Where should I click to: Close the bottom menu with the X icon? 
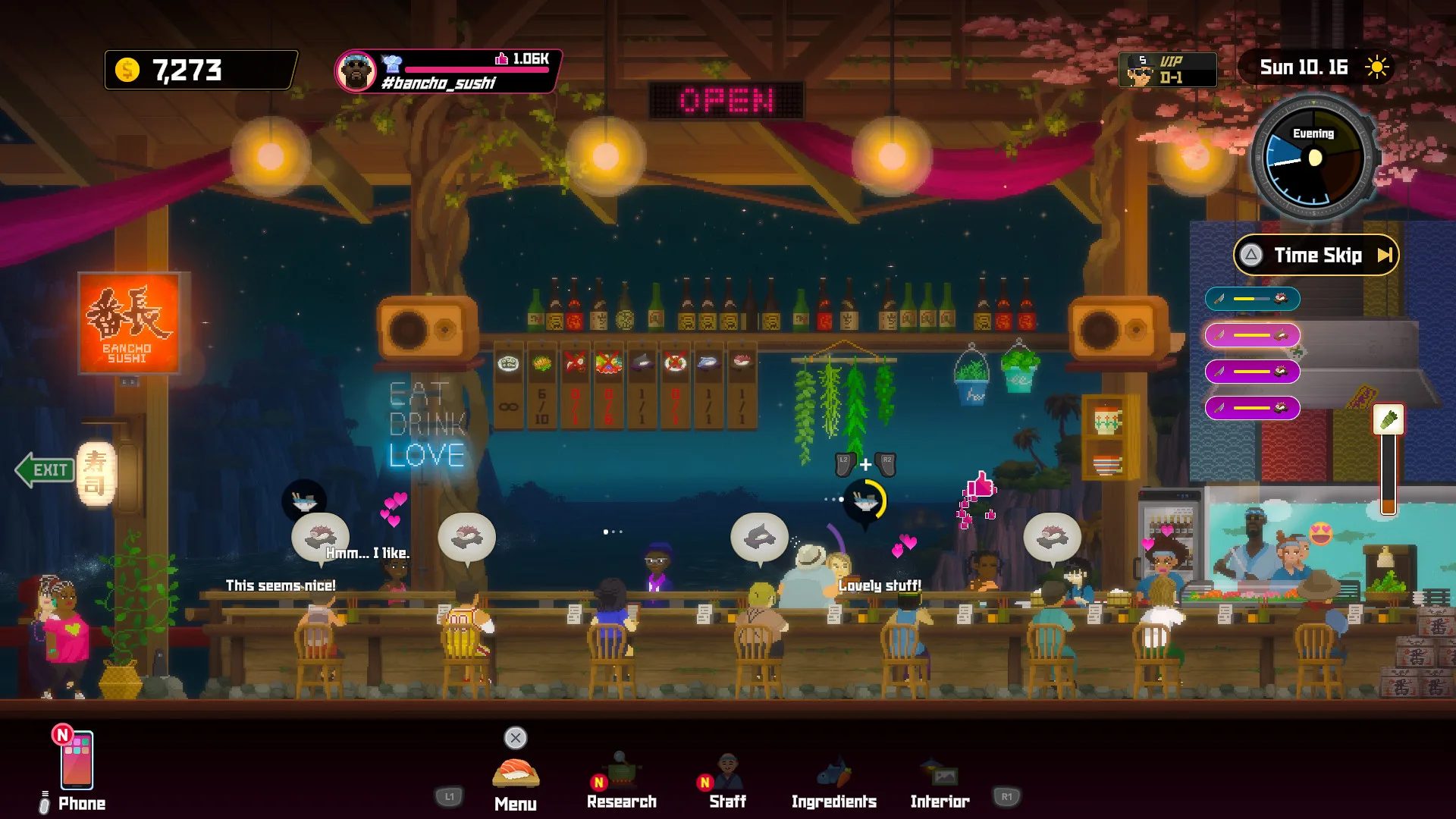point(516,738)
